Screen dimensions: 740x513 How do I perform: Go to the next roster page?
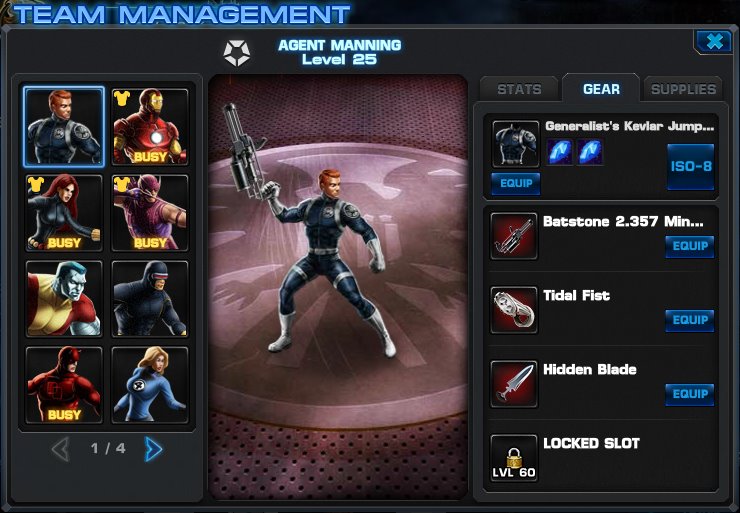pyautogui.click(x=153, y=449)
